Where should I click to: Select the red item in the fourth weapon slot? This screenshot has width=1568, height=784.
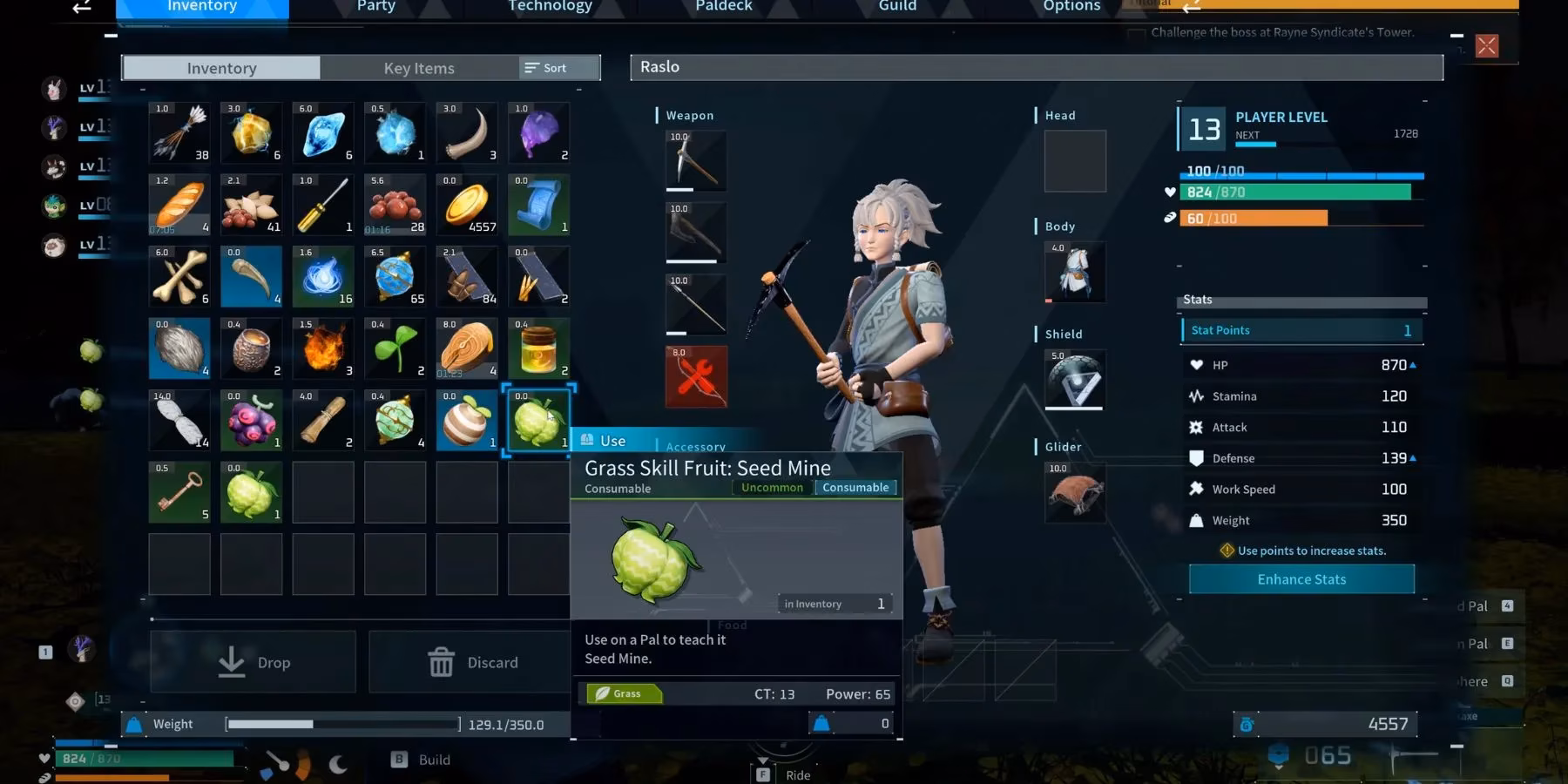694,376
